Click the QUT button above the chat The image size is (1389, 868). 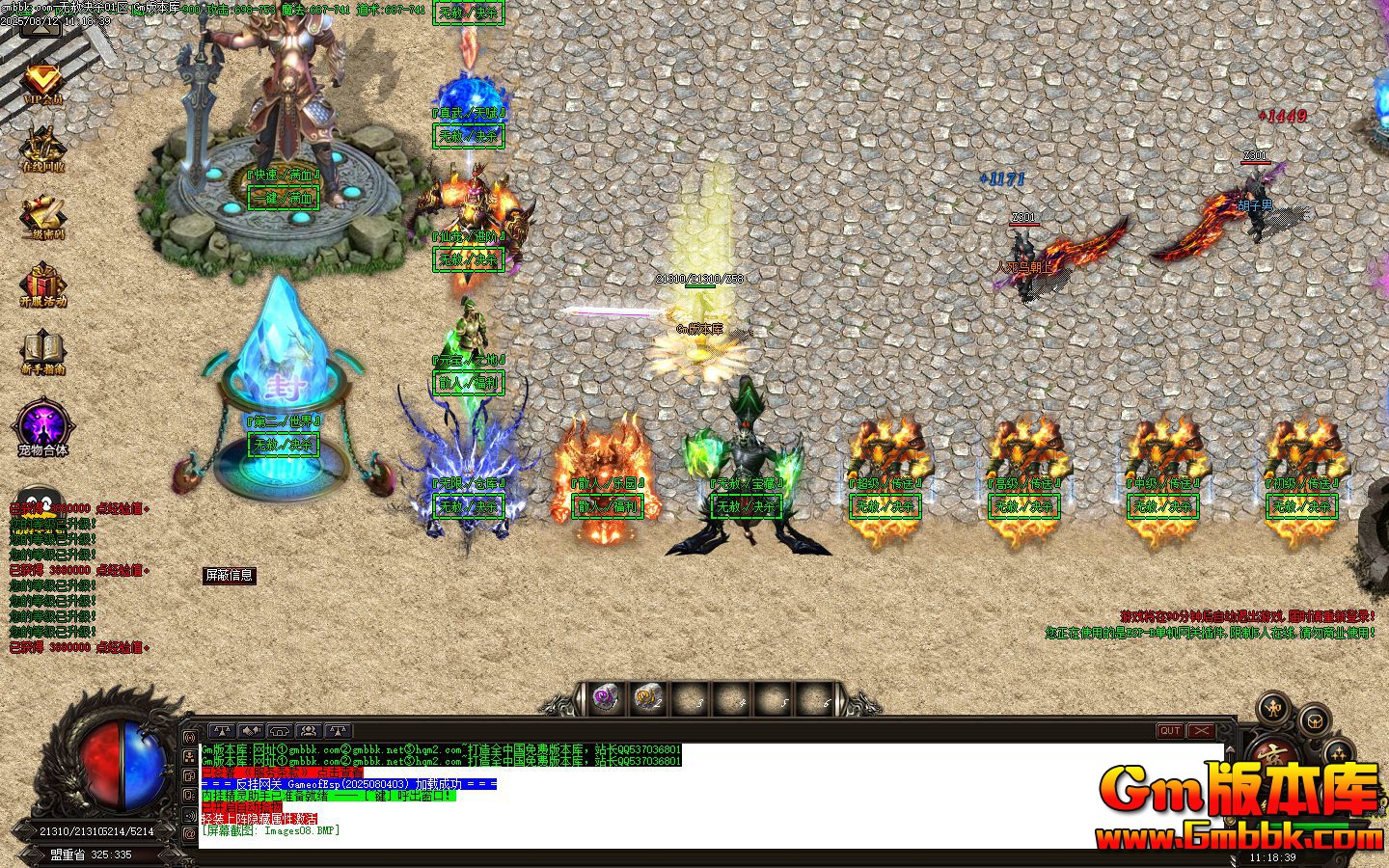1170,731
